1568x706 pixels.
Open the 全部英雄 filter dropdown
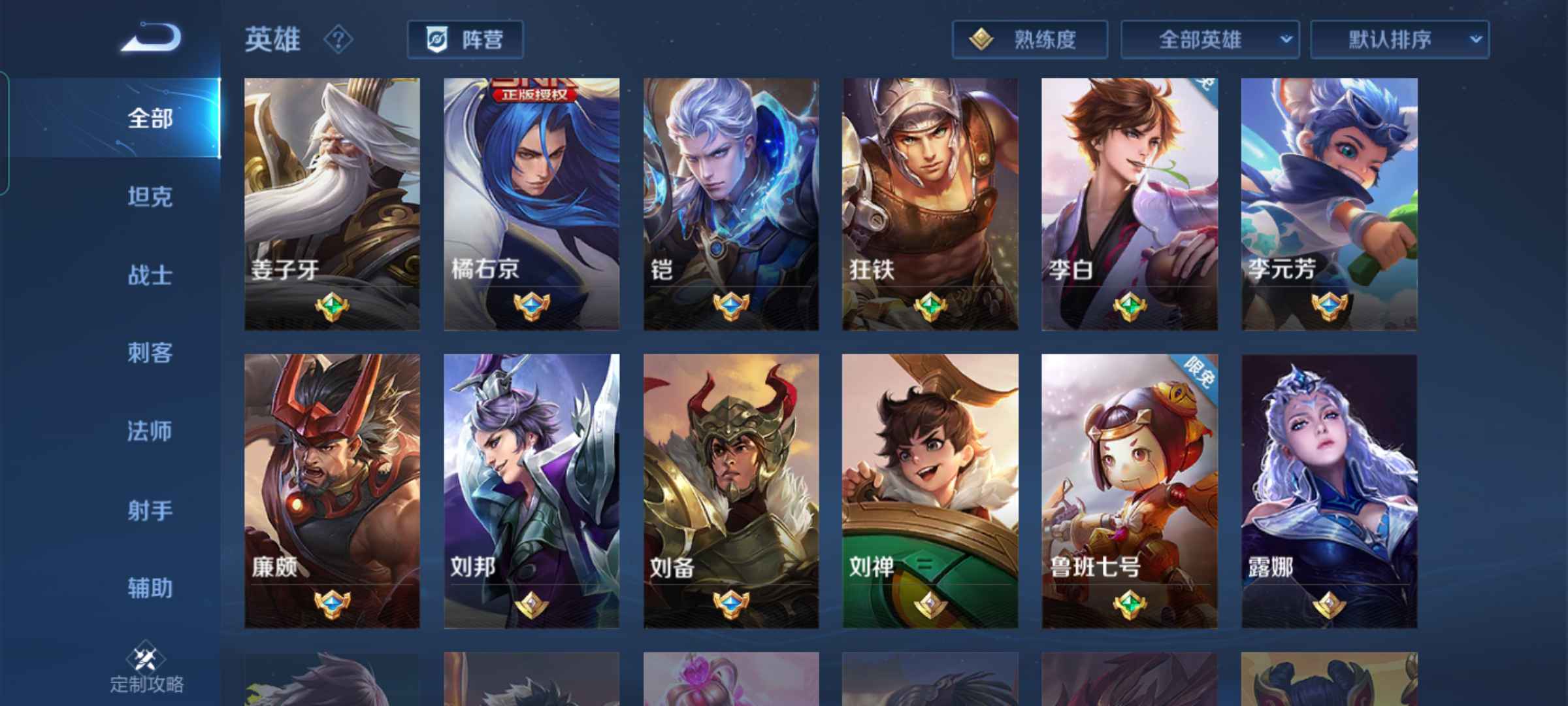[x=1209, y=39]
